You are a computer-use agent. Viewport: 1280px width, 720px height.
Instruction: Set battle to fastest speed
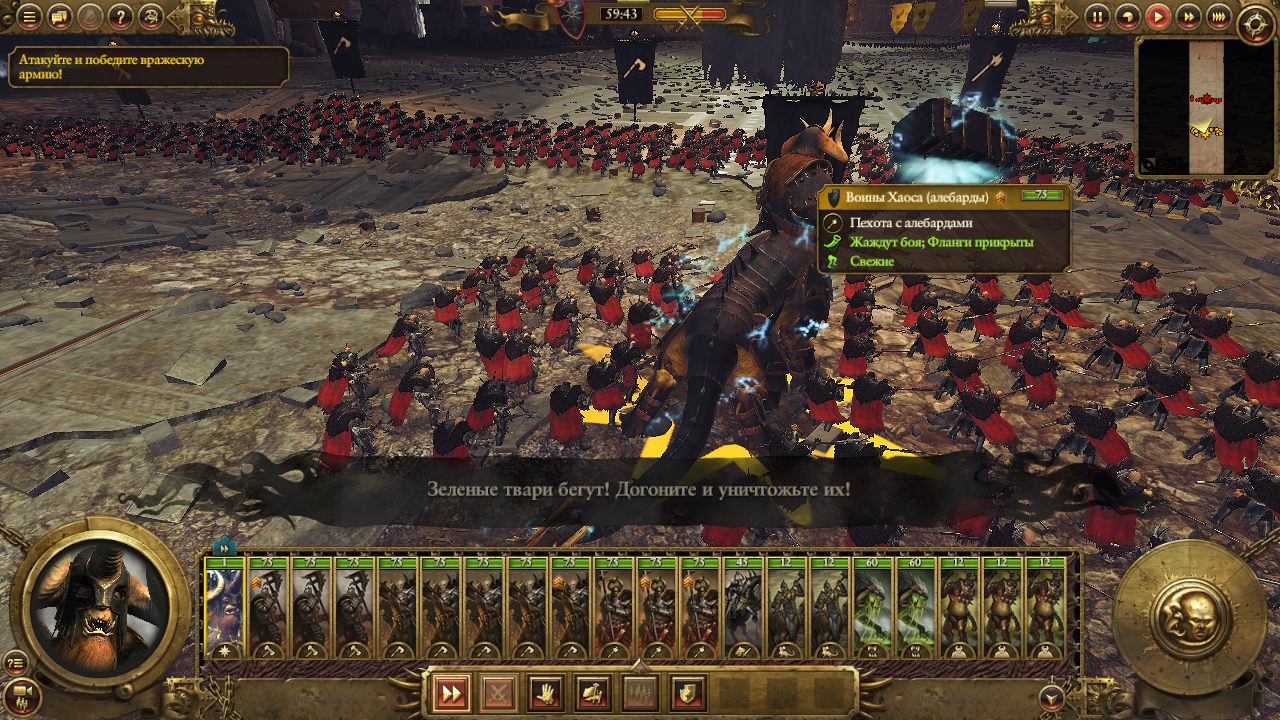pyautogui.click(x=1218, y=16)
